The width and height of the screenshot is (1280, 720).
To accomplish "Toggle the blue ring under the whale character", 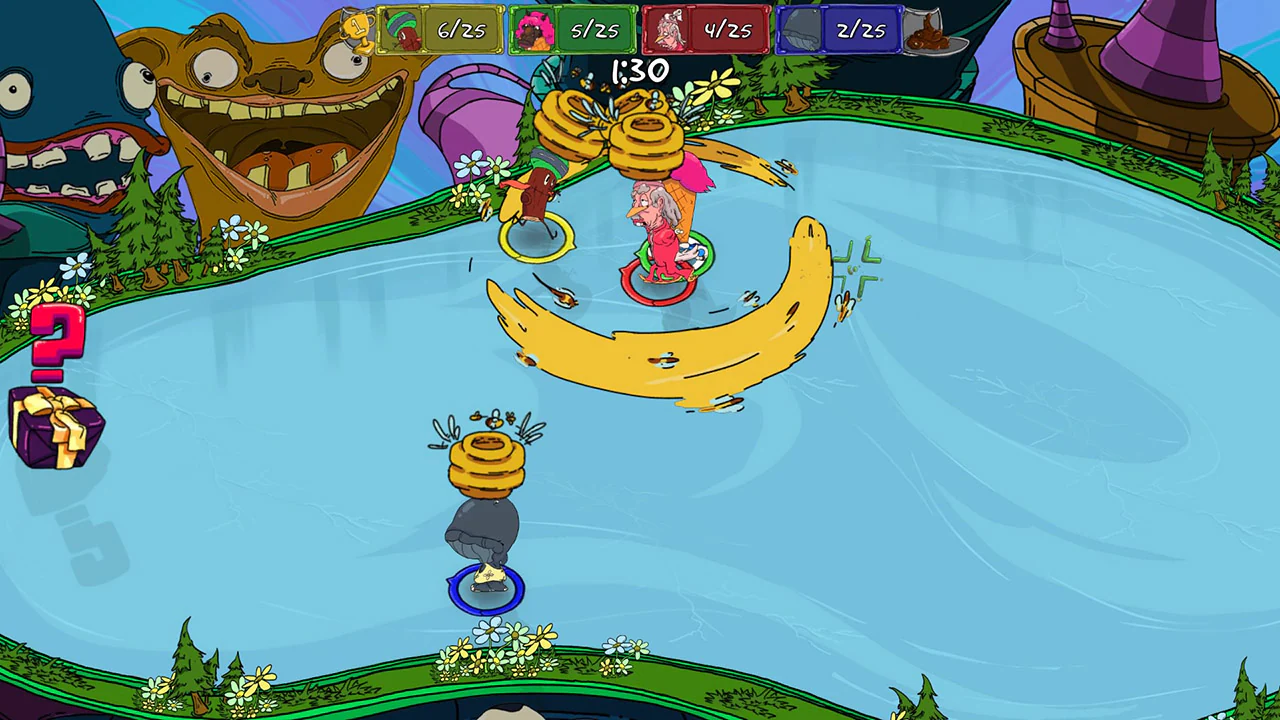I will click(x=485, y=588).
